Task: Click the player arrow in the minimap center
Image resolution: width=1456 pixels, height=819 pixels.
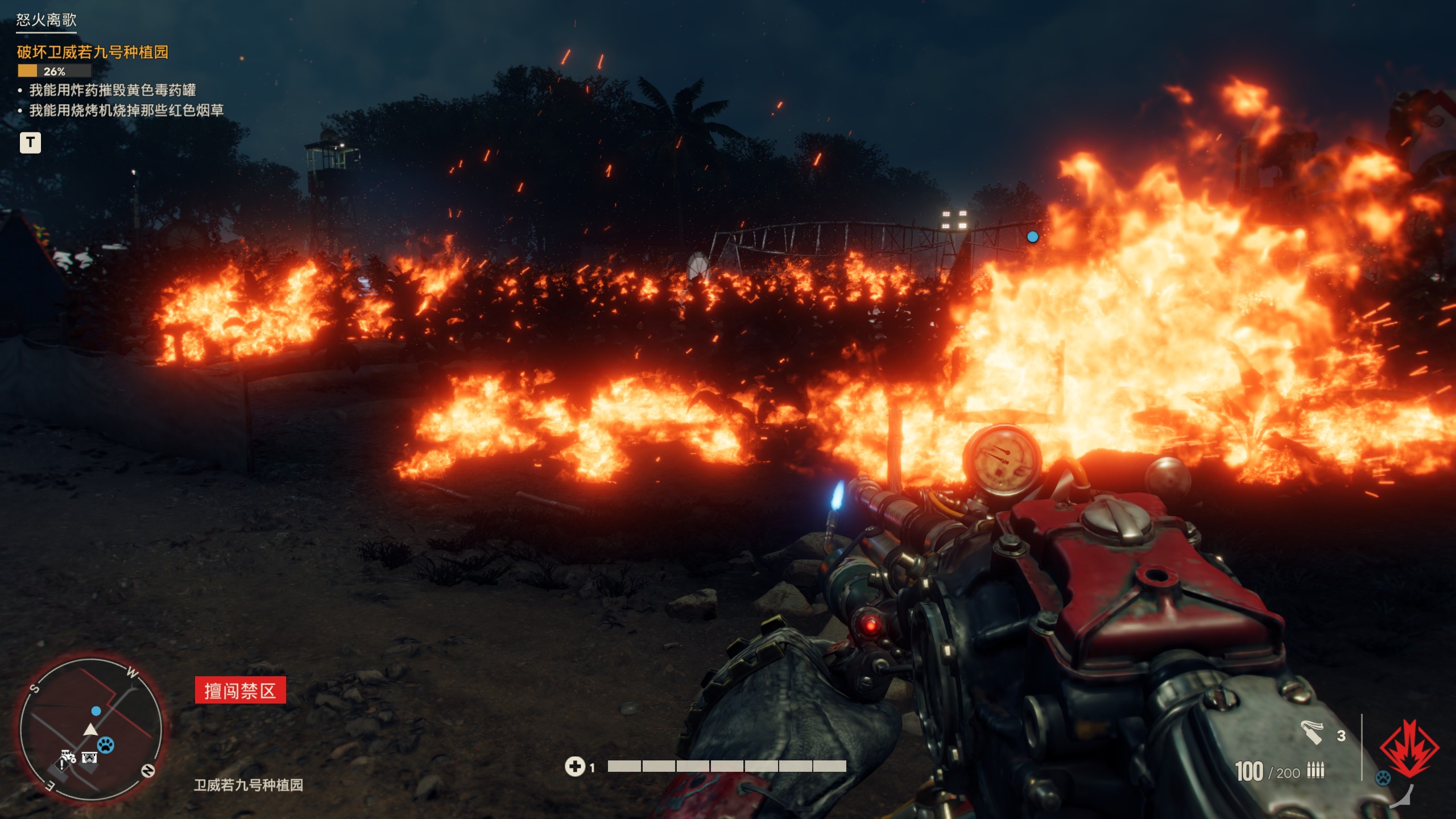Action: (90, 730)
